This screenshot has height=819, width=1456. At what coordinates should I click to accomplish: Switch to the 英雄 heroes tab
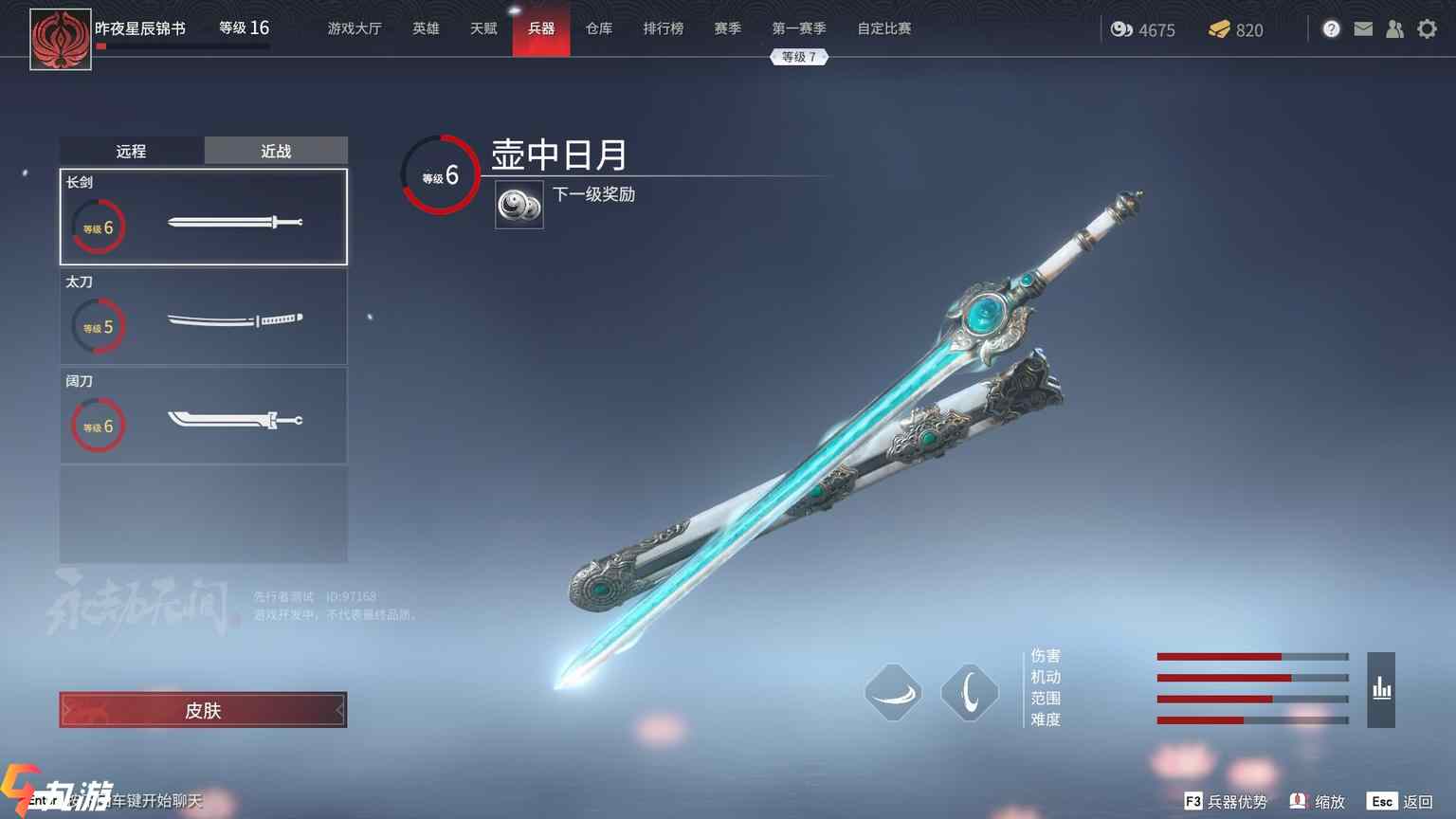[426, 28]
